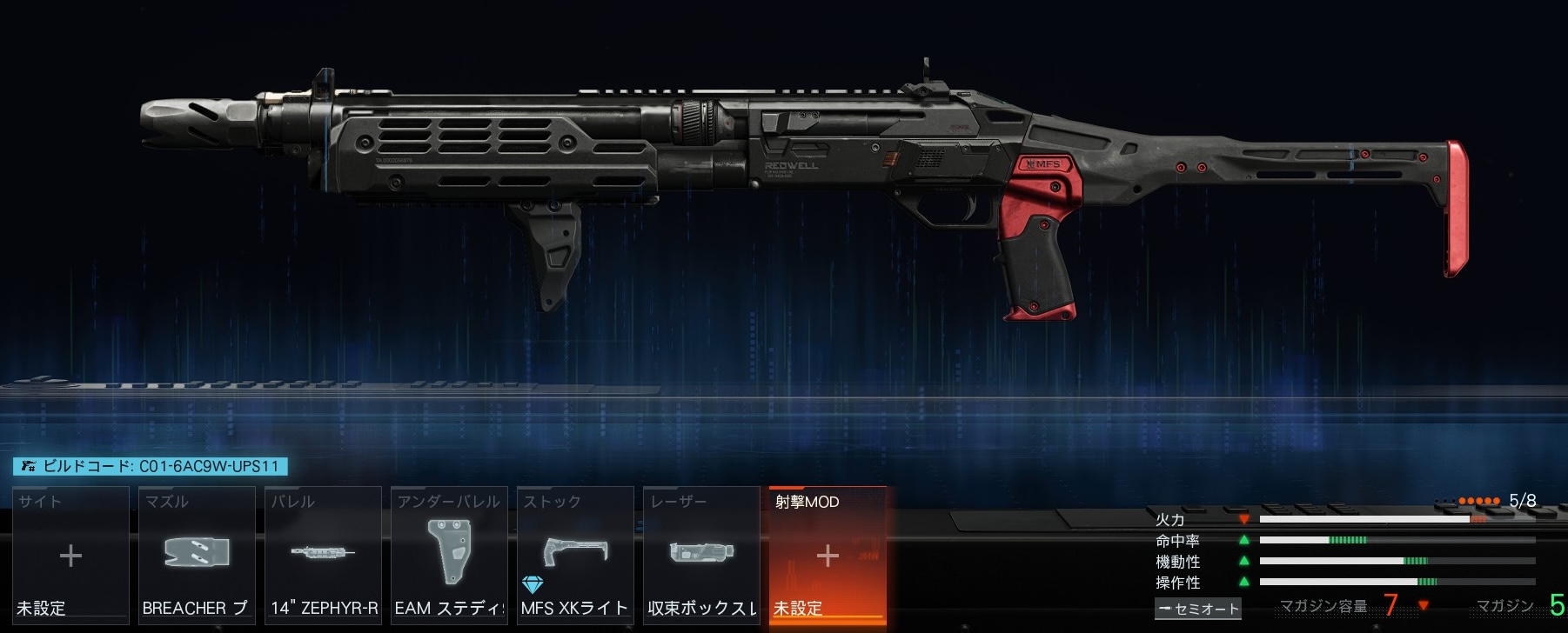Open the empty サイト (sight) attachment slot
This screenshot has height=633, width=1568.
tap(70, 555)
